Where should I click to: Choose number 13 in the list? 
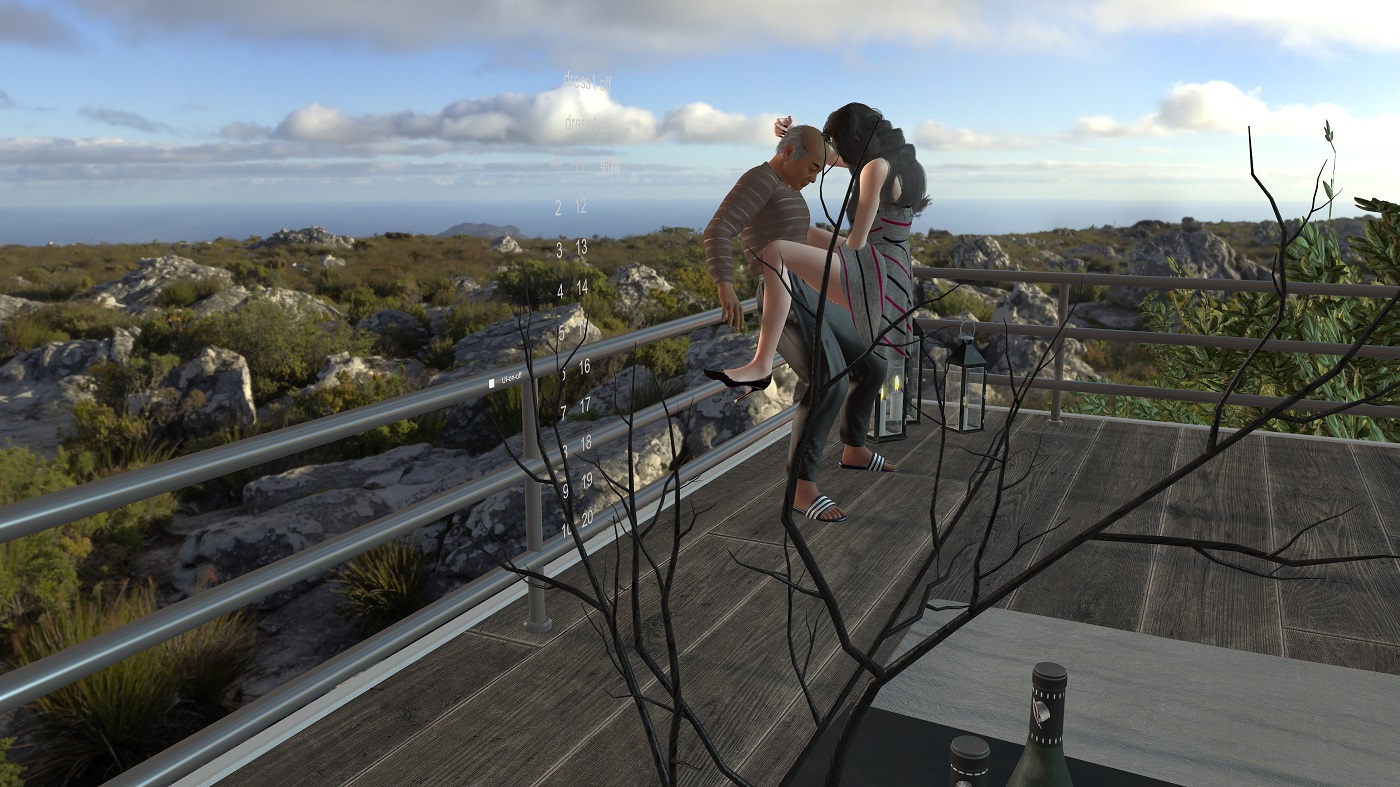click(581, 246)
